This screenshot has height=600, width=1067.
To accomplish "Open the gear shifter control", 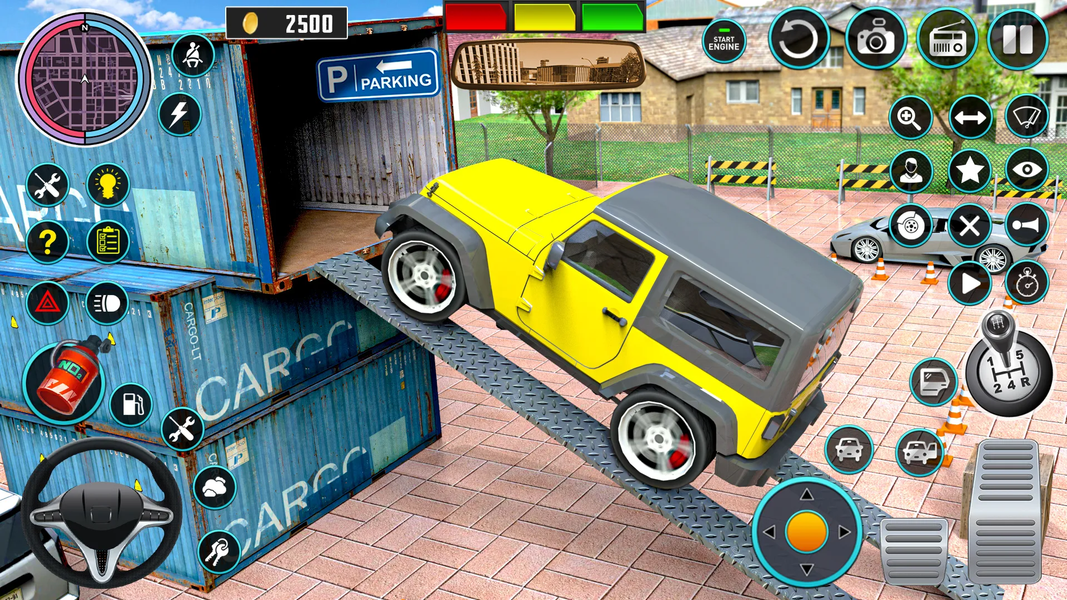I will coord(1008,363).
